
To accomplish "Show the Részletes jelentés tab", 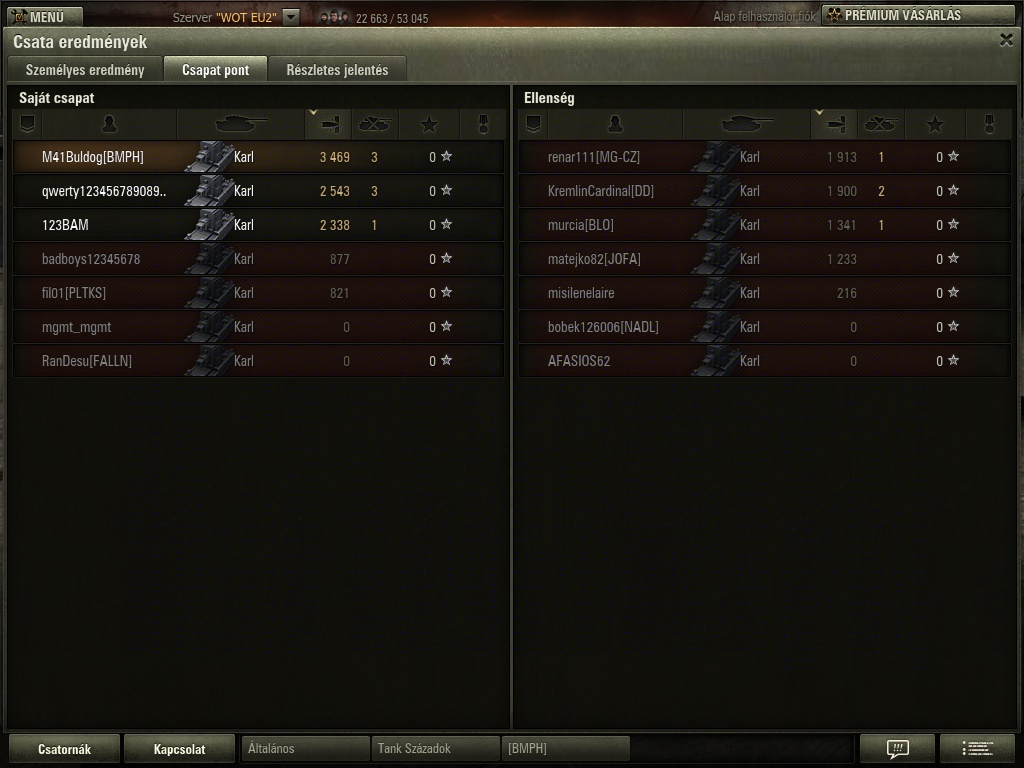I will pyautogui.click(x=337, y=70).
